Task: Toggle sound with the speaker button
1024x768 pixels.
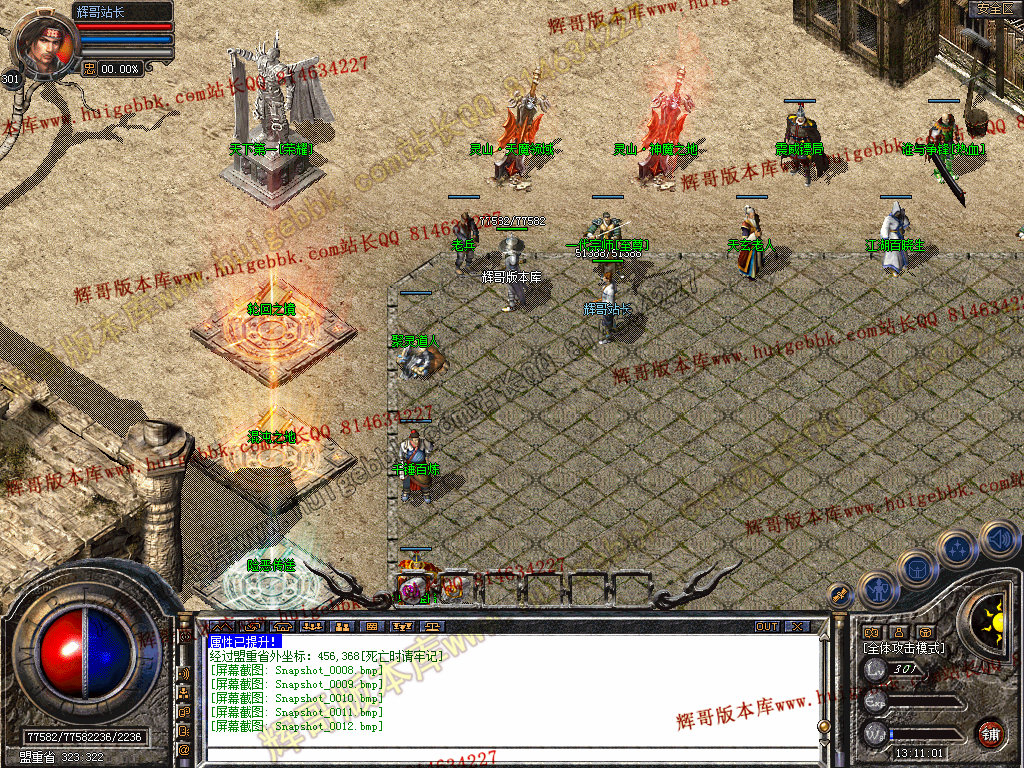Action: click(x=998, y=540)
